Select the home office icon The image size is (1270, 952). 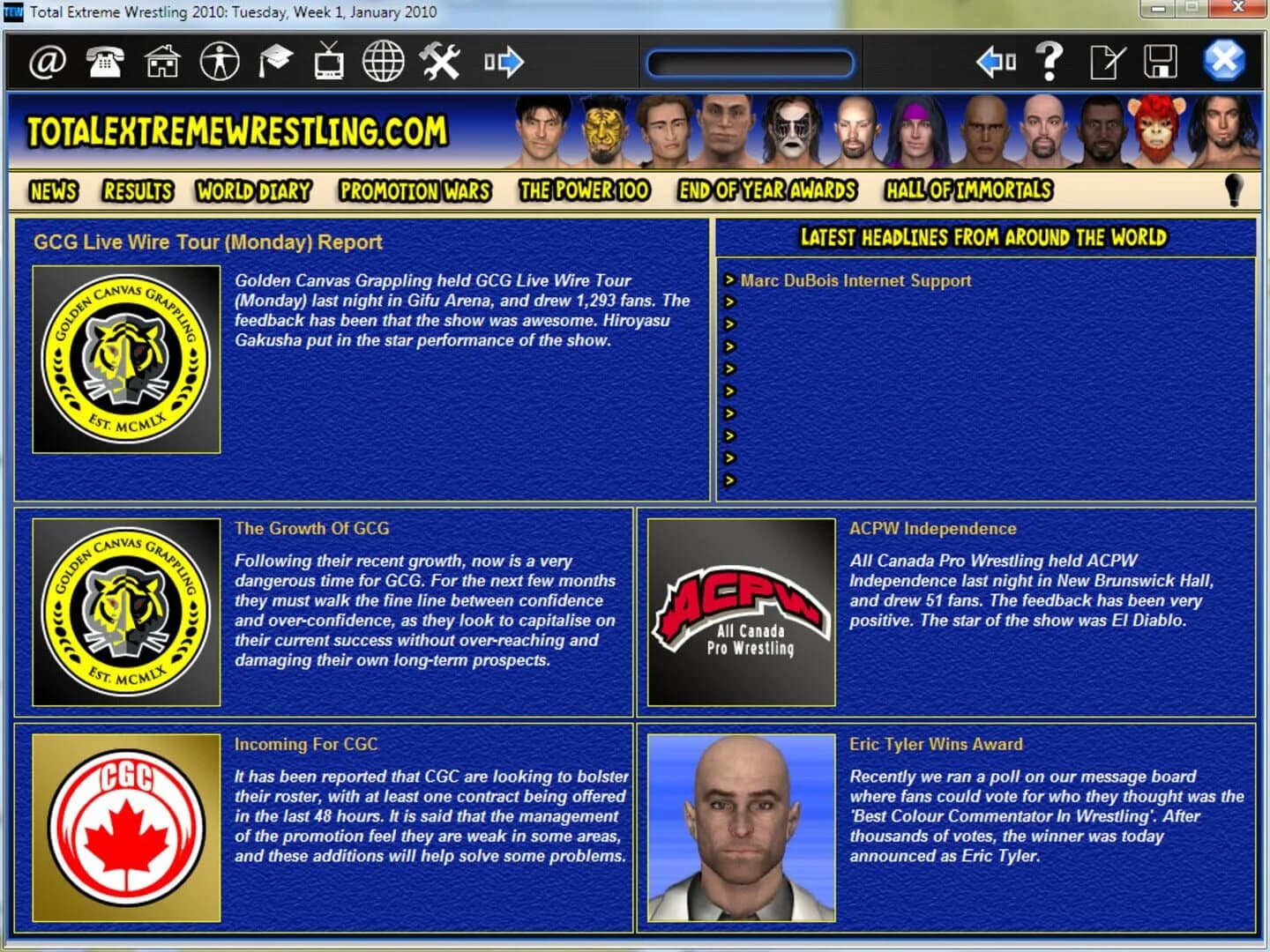[x=160, y=62]
